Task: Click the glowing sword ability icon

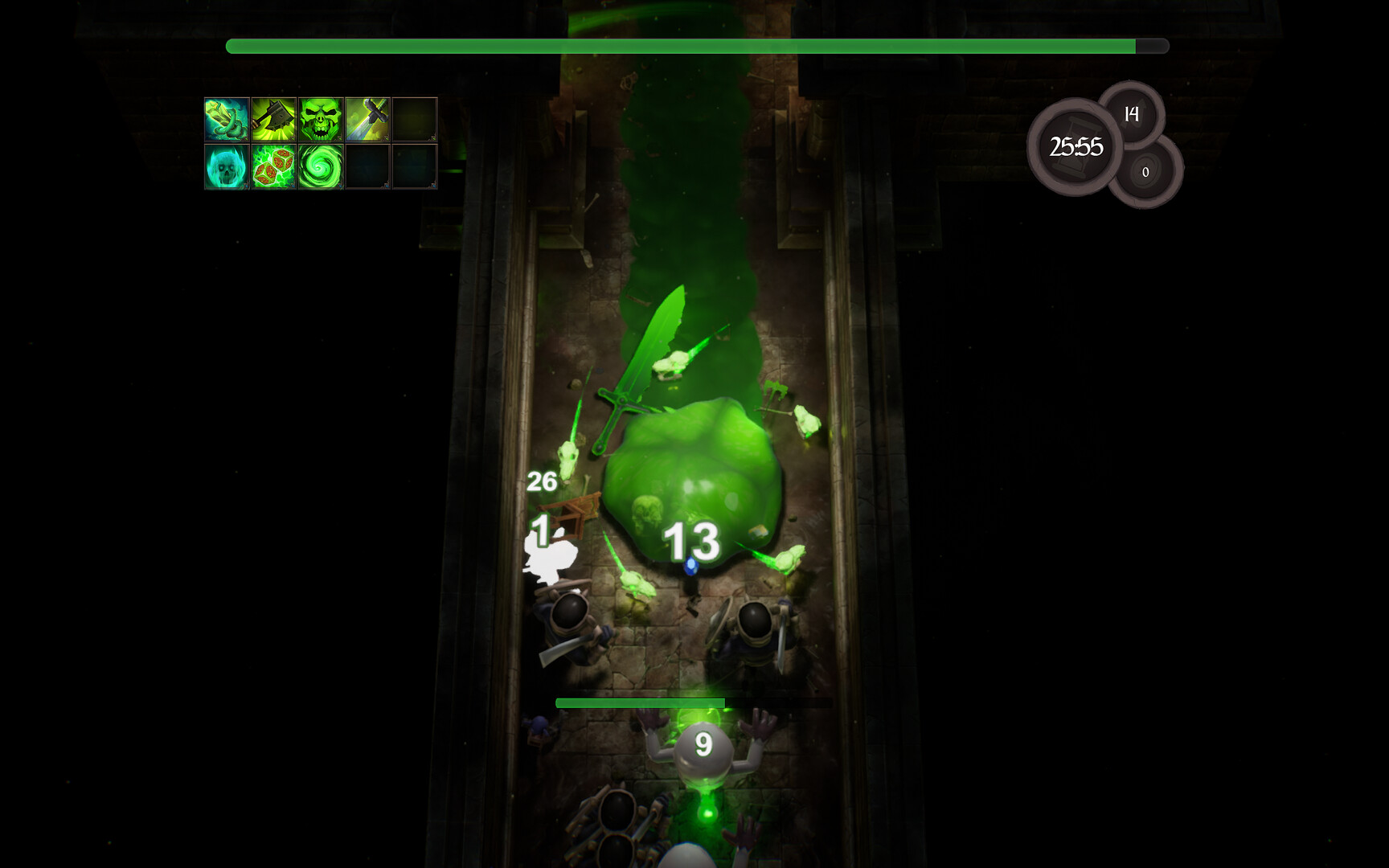Action: pos(367,121)
